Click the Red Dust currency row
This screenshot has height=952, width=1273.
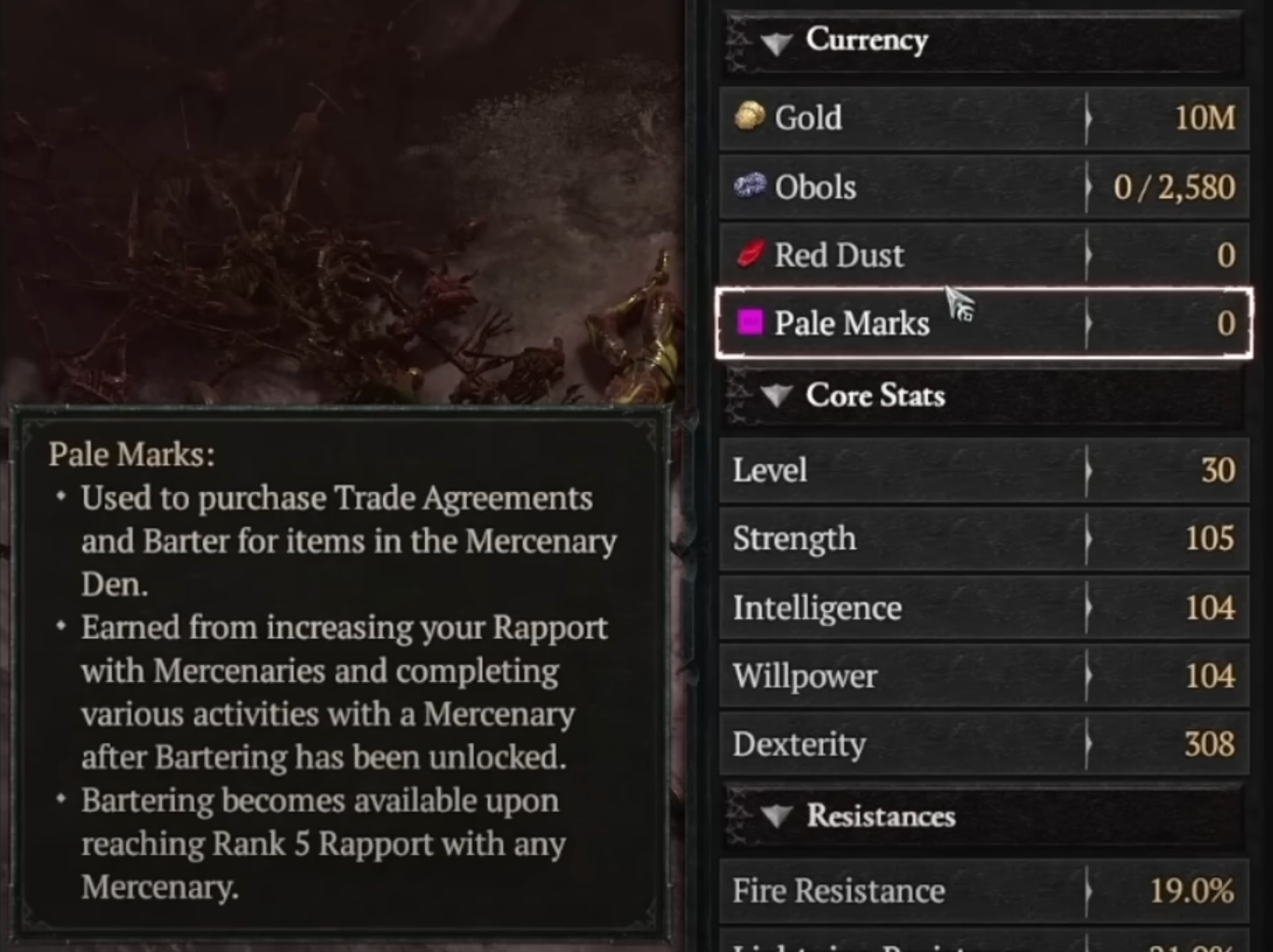coord(983,255)
